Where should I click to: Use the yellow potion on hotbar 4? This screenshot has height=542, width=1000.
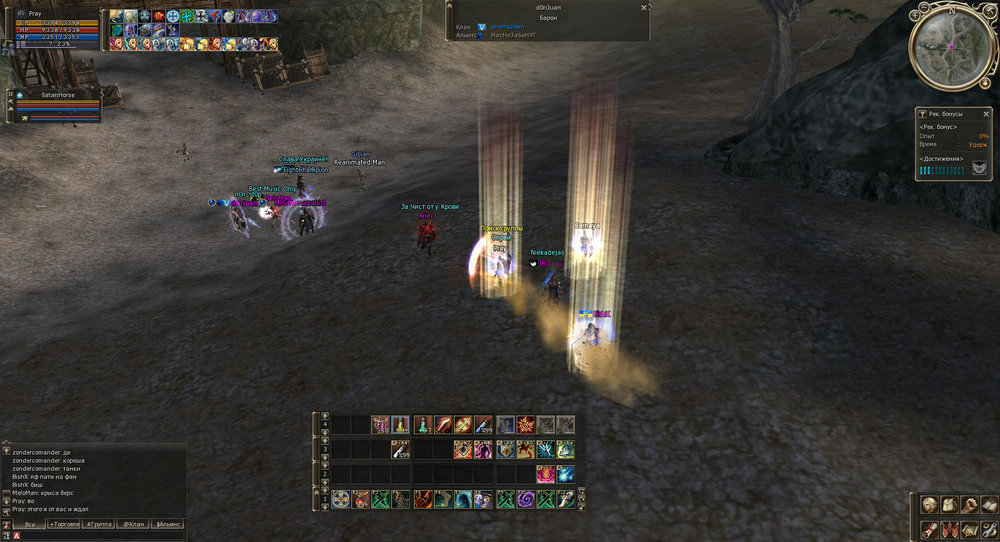coord(401,424)
